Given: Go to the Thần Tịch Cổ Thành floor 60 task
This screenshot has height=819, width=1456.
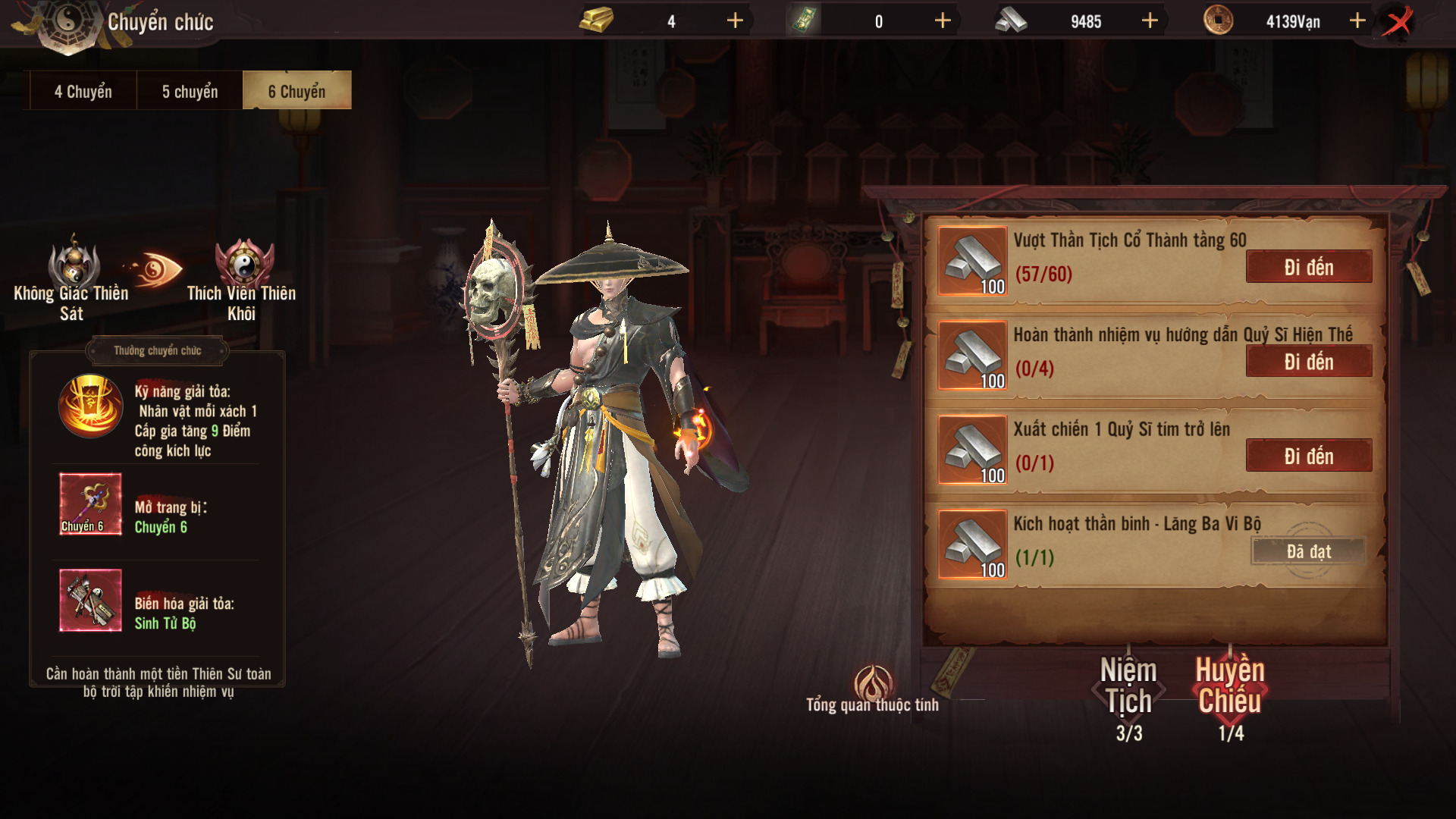Looking at the screenshot, I should click(x=1308, y=267).
